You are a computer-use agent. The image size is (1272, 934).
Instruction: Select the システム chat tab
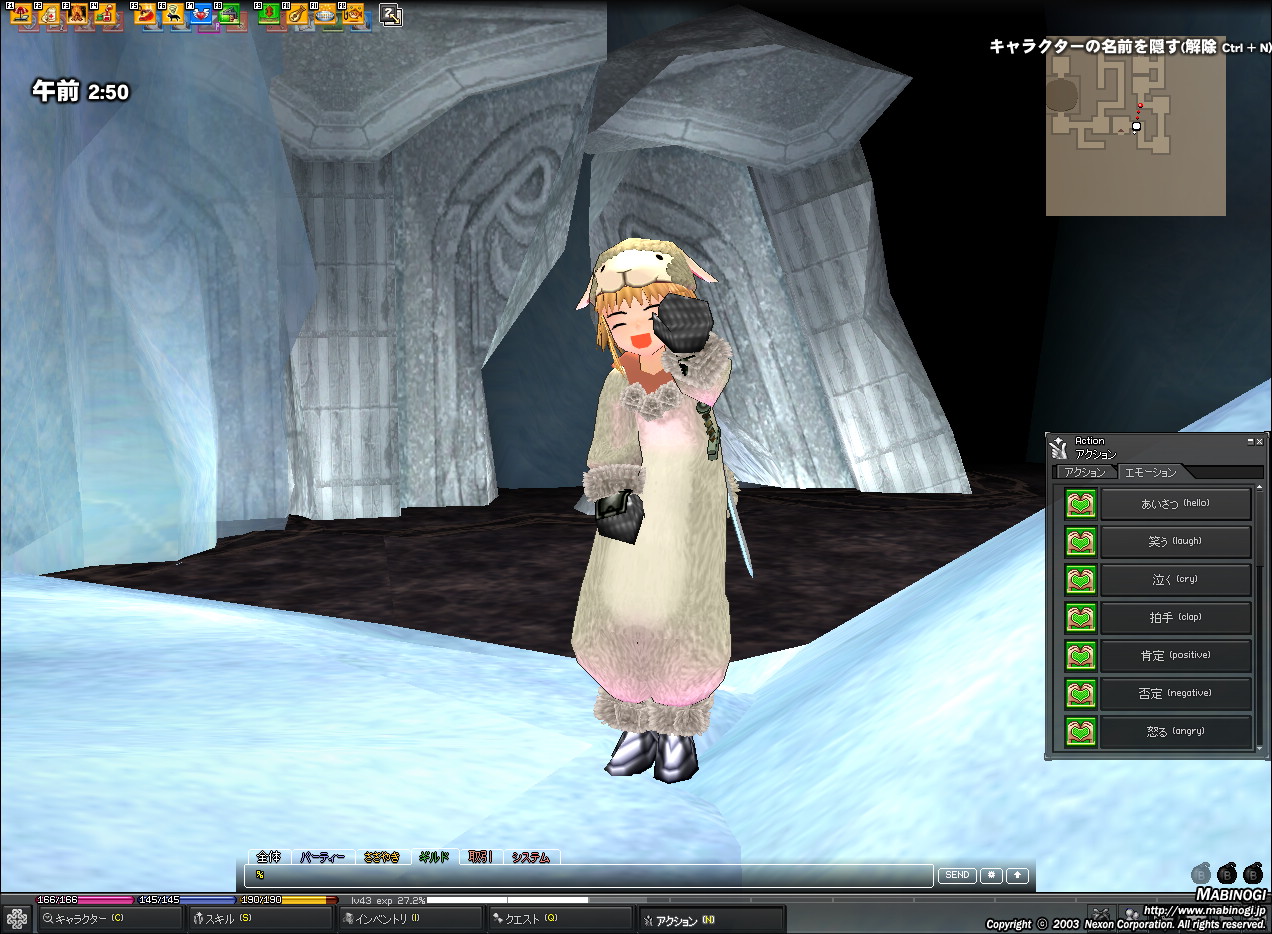pos(531,857)
